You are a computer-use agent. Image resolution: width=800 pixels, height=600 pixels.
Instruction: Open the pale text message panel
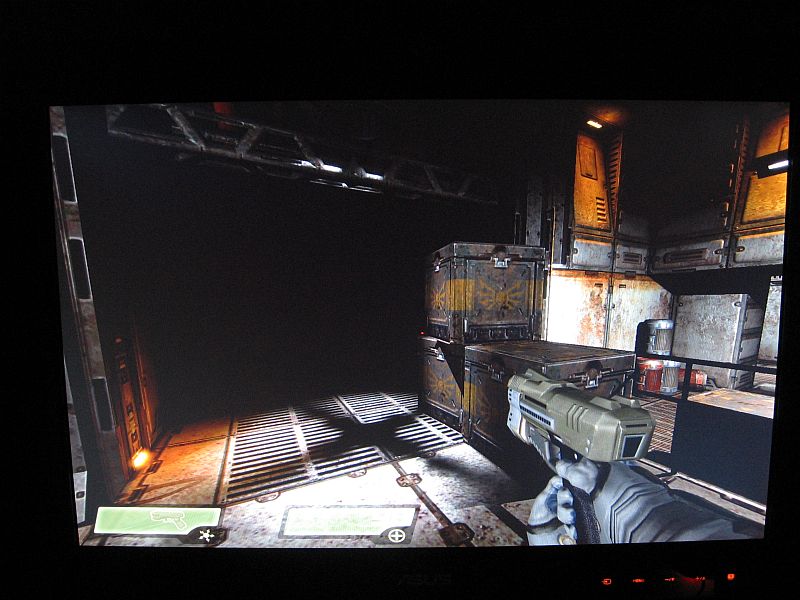(347, 521)
